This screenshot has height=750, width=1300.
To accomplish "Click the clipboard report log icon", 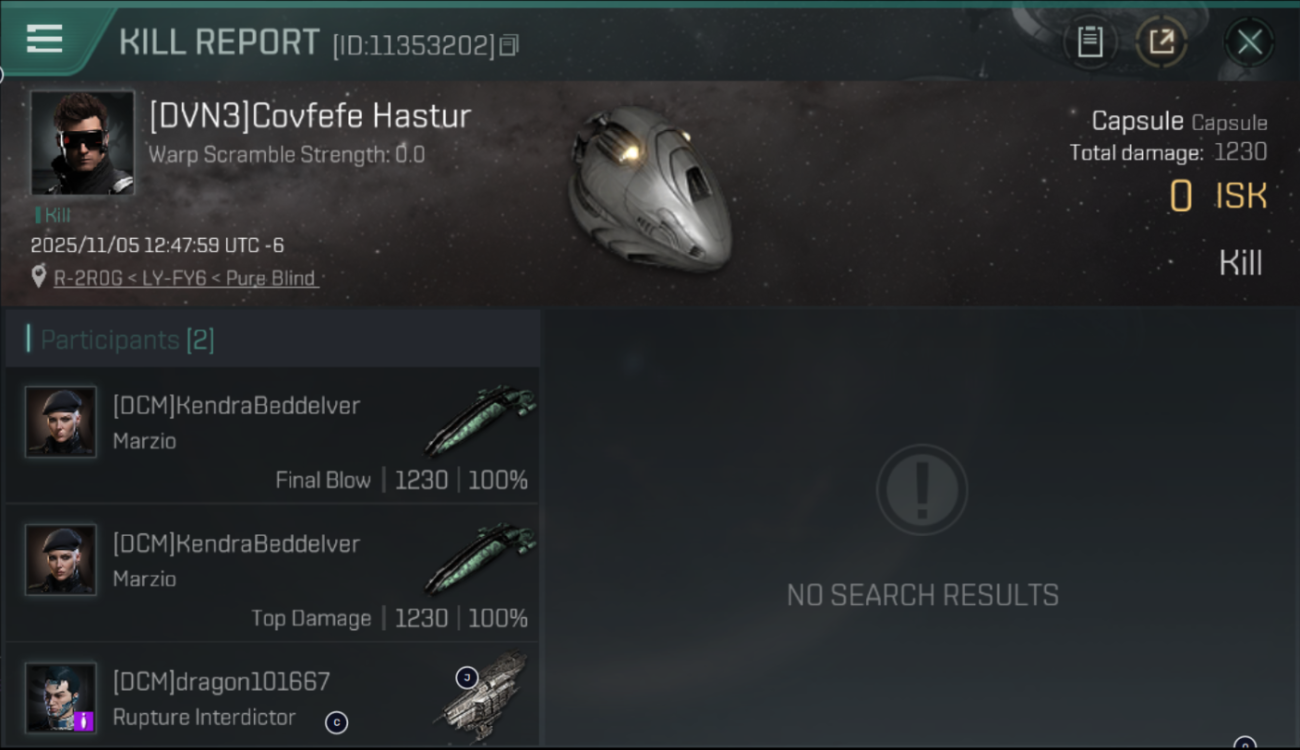I will (1090, 42).
